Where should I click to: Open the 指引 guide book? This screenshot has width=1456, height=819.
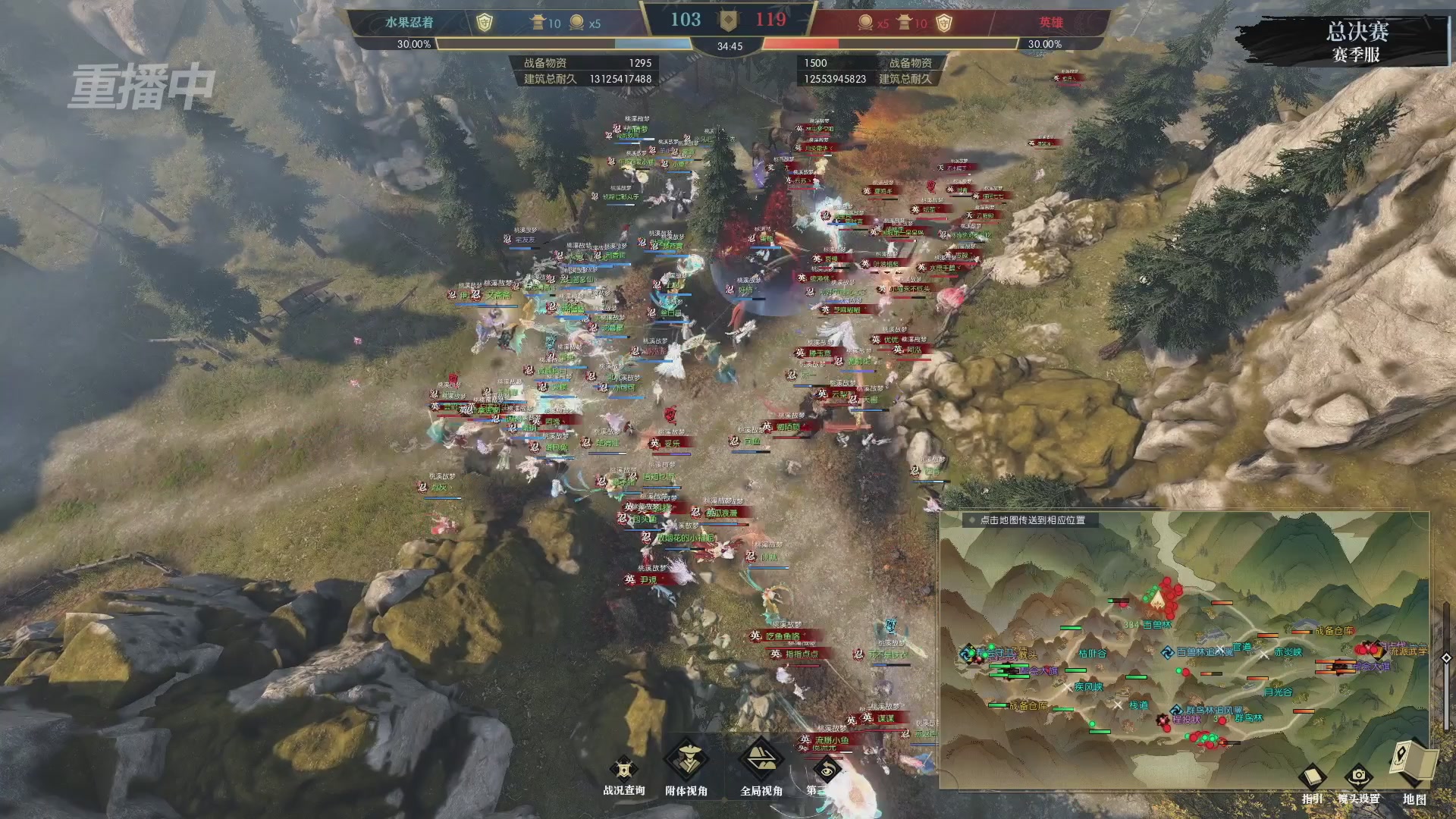click(1312, 781)
